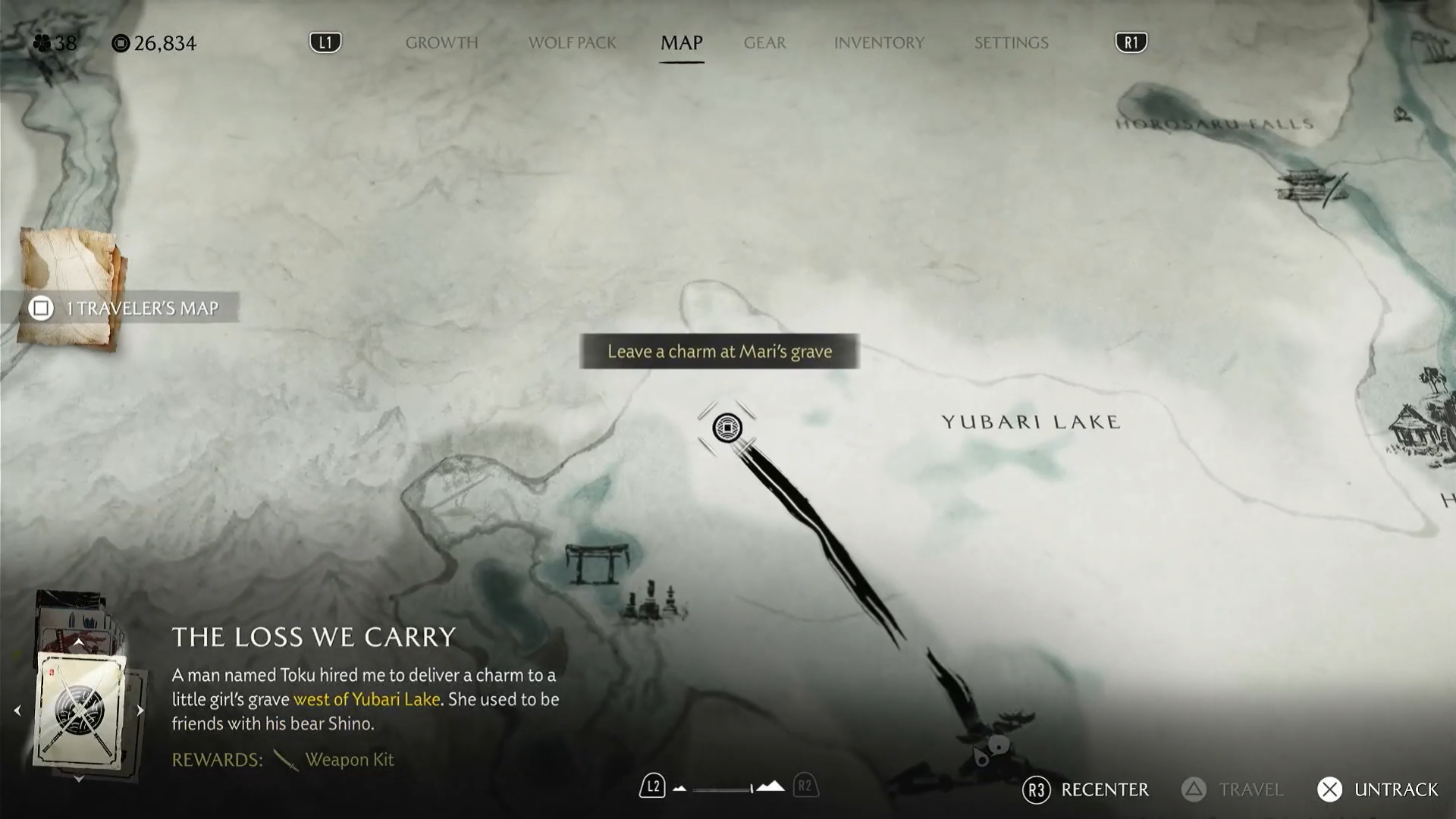1456x819 pixels.
Task: Open the Inventory tab
Action: (x=879, y=43)
